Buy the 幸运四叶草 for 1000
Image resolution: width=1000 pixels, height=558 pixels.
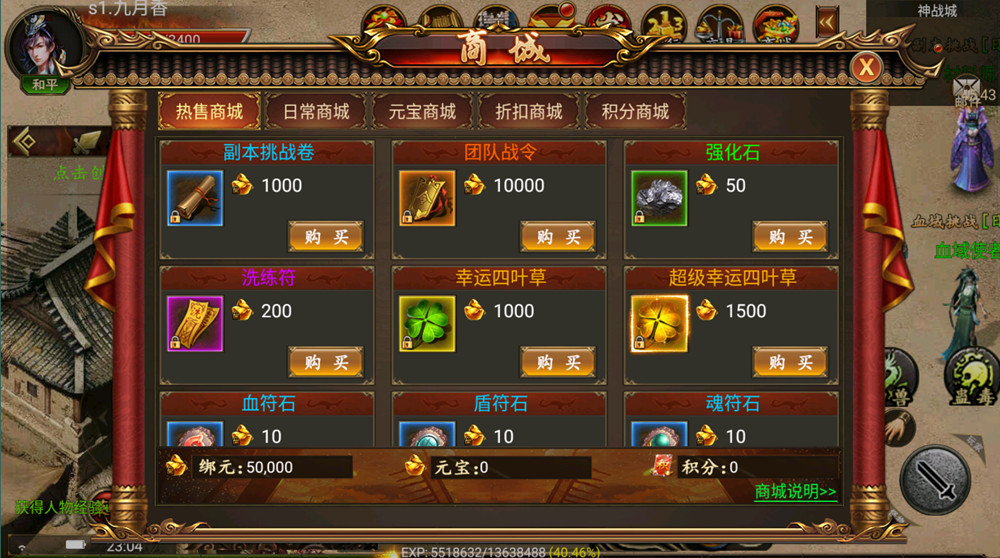click(558, 362)
